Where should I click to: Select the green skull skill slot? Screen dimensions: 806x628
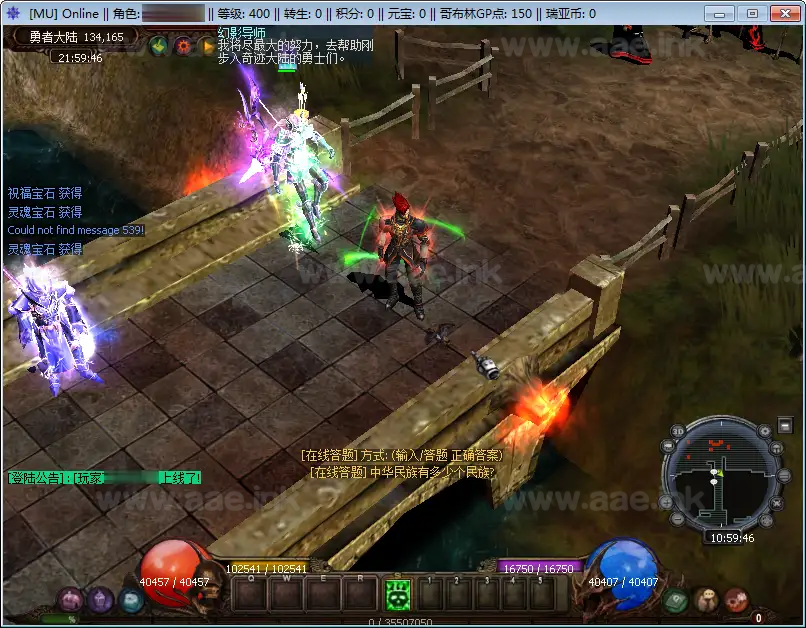click(398, 594)
